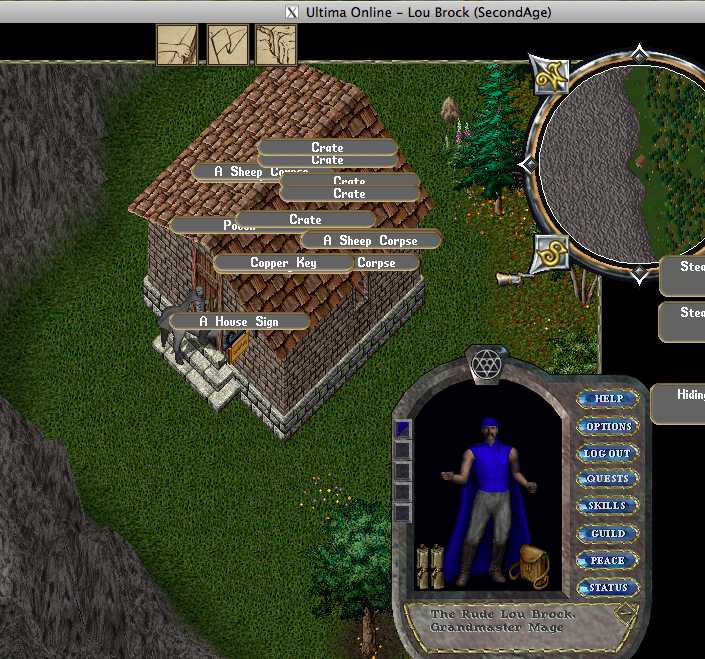This screenshot has width=705, height=659.
Task: Select the Copper Key item label
Action: 283,263
